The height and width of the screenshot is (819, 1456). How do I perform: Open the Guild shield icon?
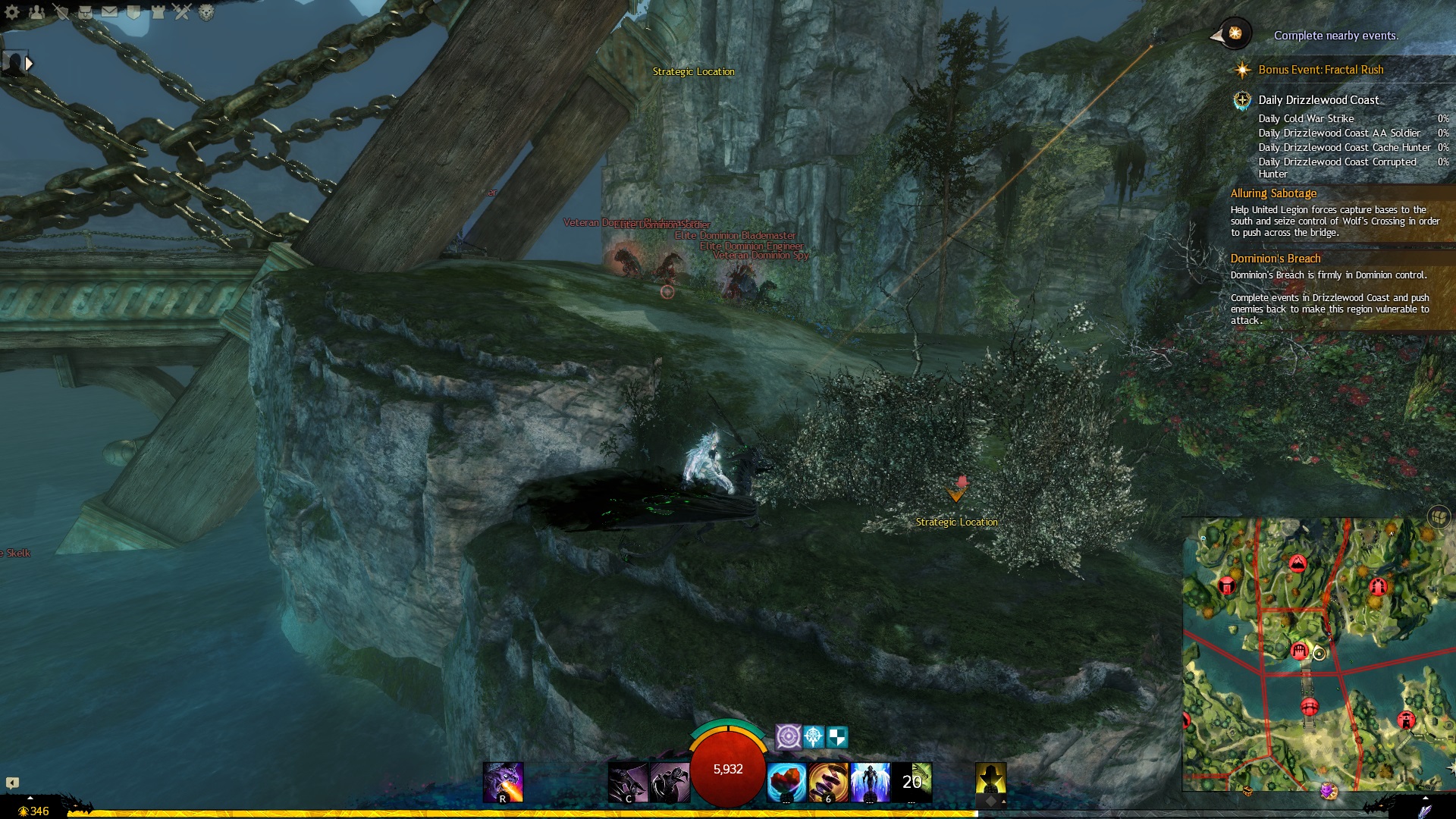click(x=134, y=11)
